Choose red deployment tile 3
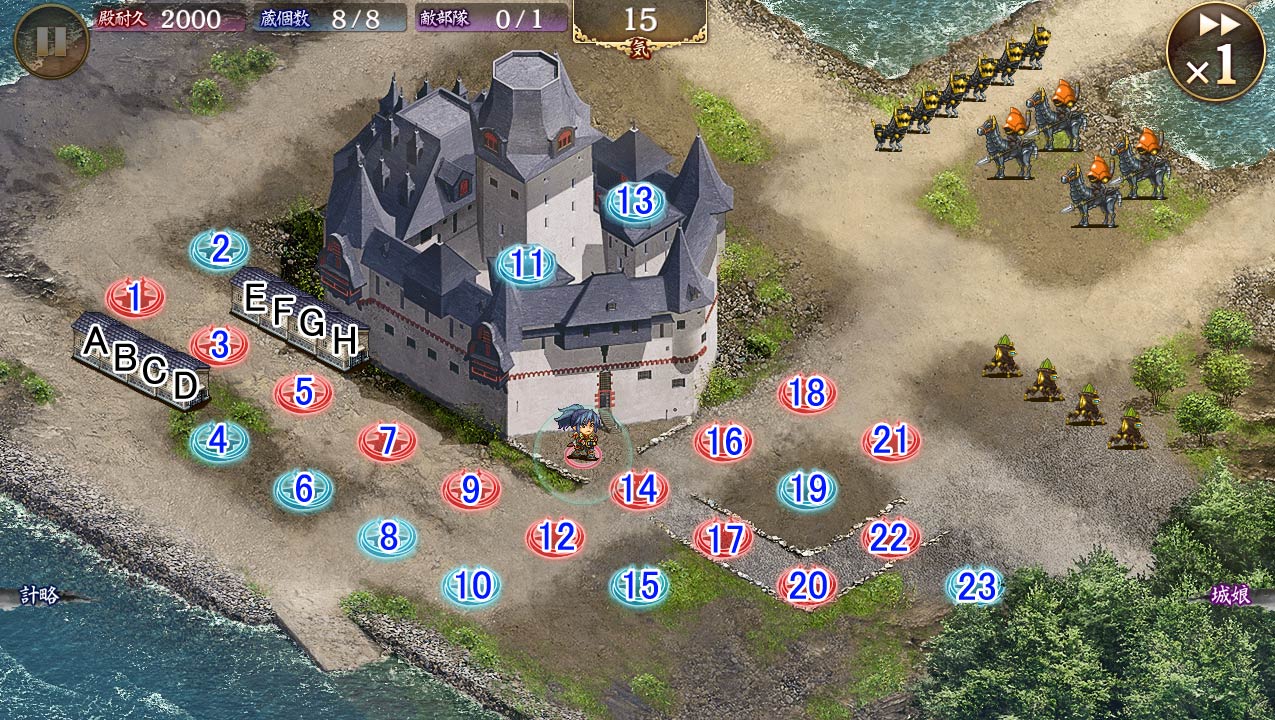This screenshot has height=720, width=1275. [219, 345]
